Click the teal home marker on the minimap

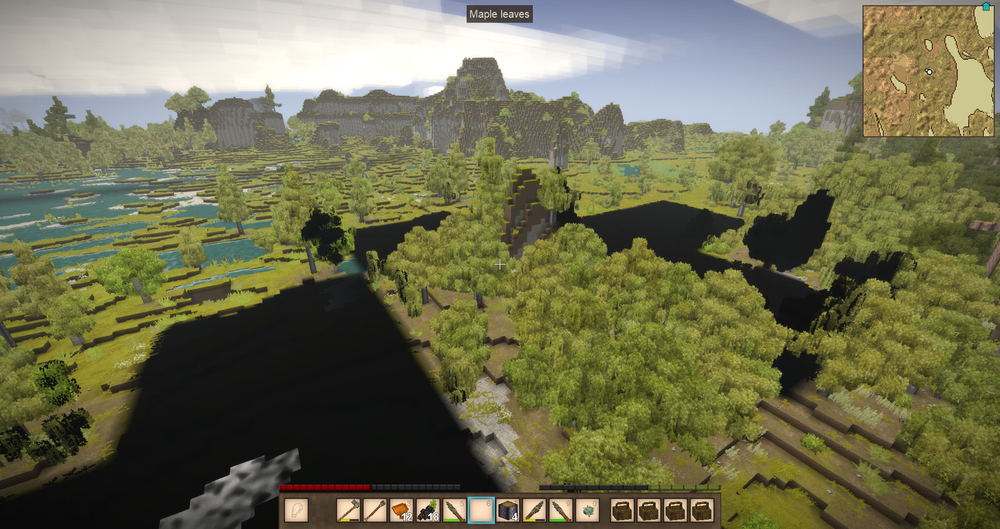[985, 11]
